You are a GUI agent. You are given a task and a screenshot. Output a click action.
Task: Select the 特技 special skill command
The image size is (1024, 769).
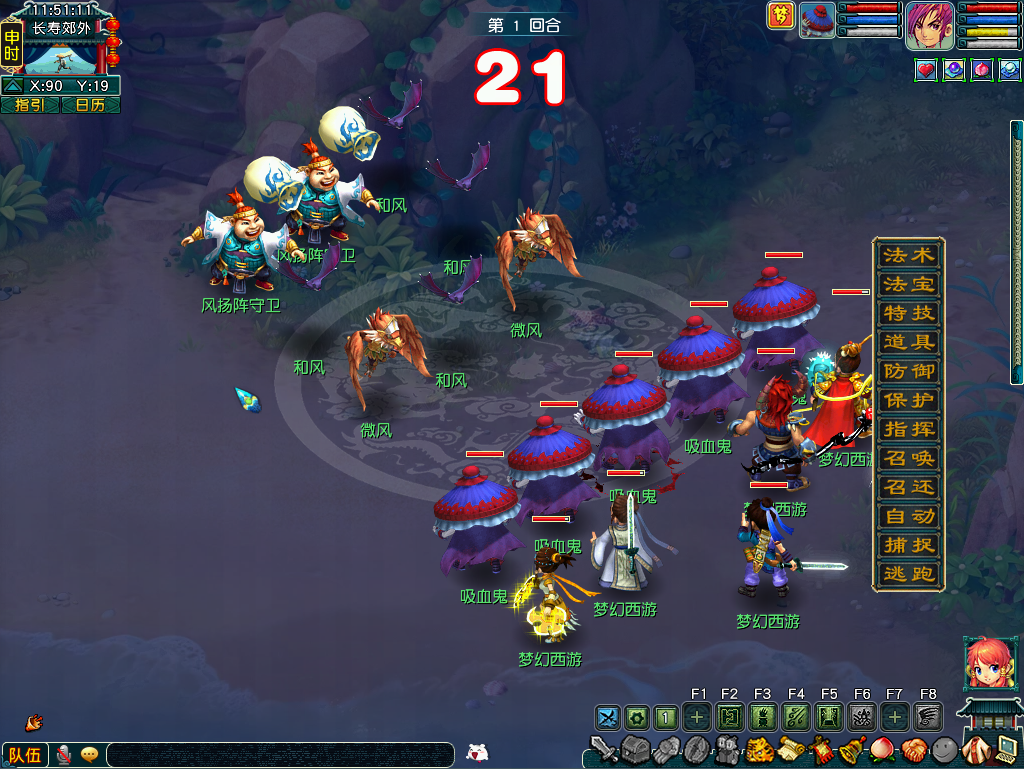(x=908, y=313)
